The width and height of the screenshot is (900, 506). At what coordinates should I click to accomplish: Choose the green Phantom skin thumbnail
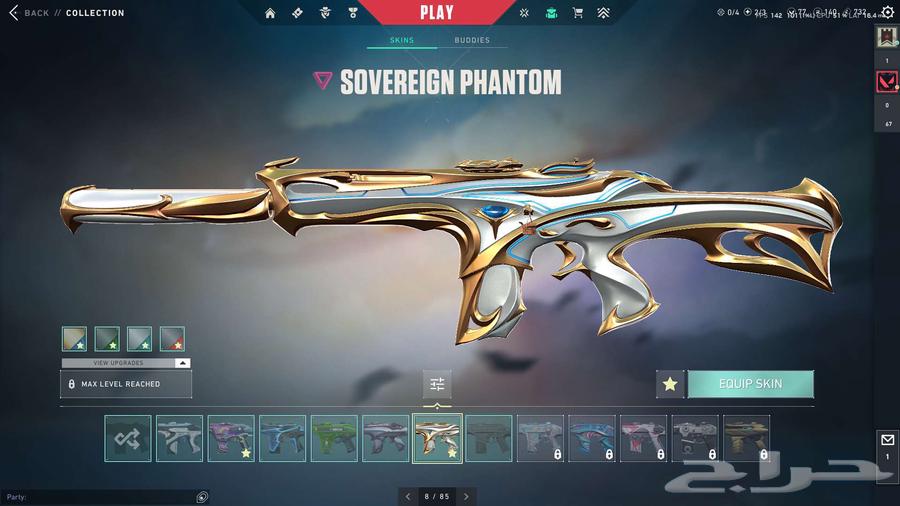(334, 438)
